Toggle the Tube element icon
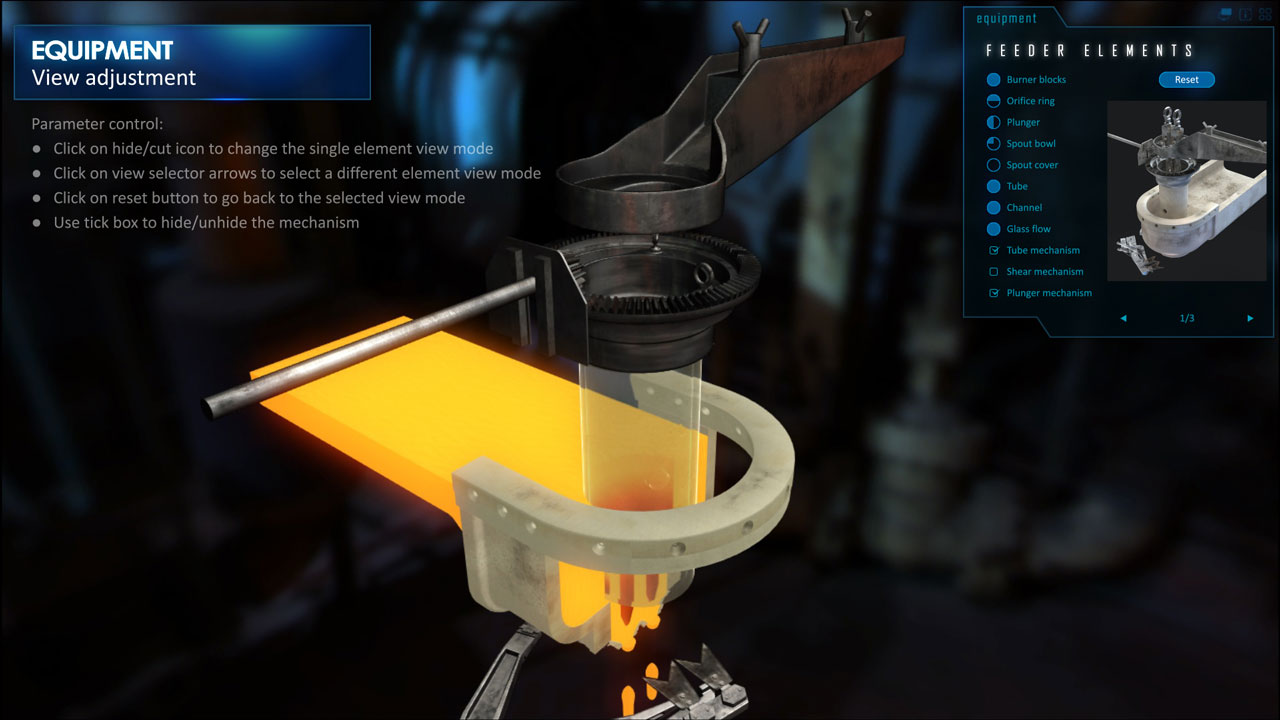1280x720 pixels. click(994, 186)
